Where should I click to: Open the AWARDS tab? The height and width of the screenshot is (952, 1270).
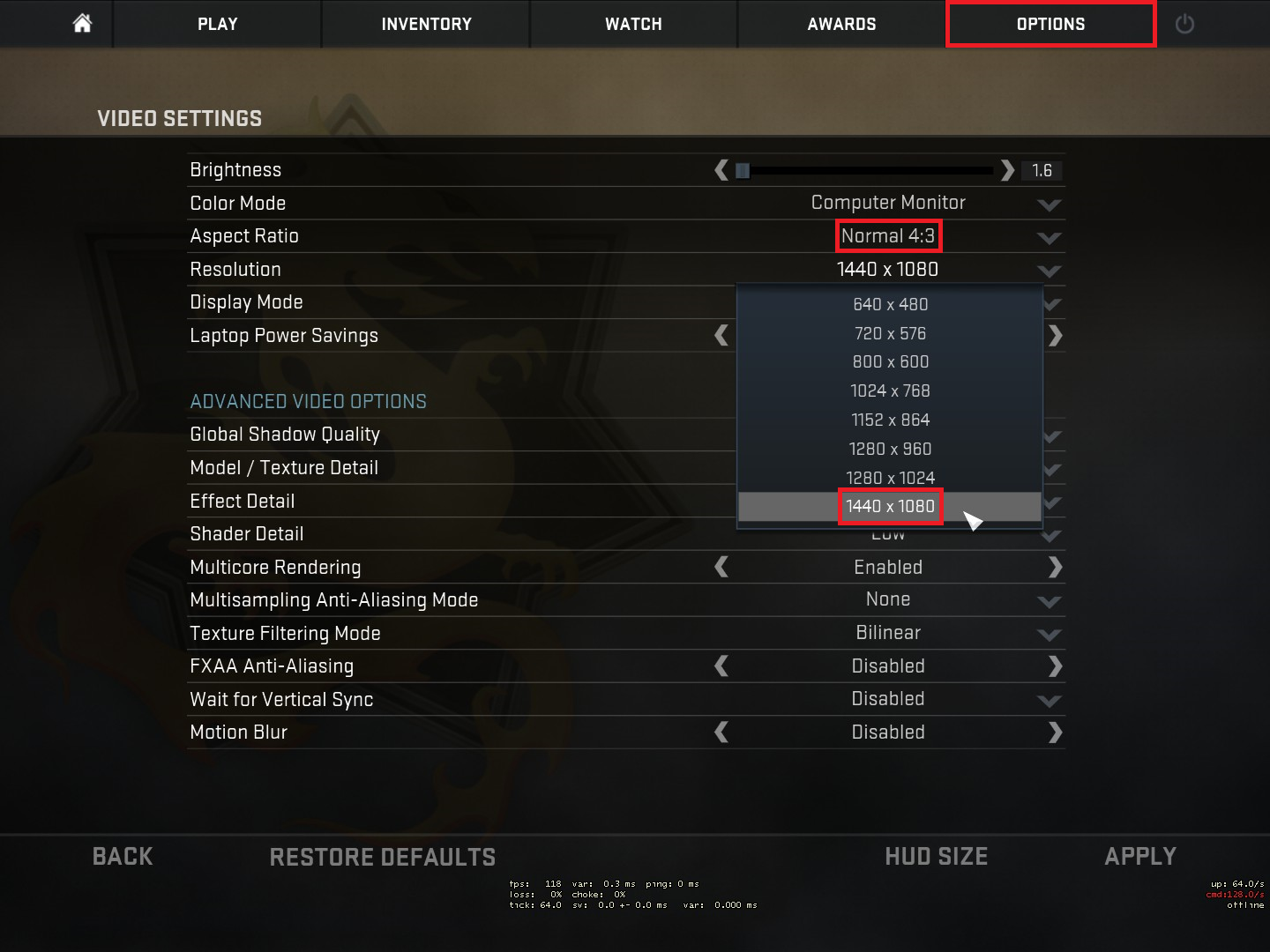(841, 24)
